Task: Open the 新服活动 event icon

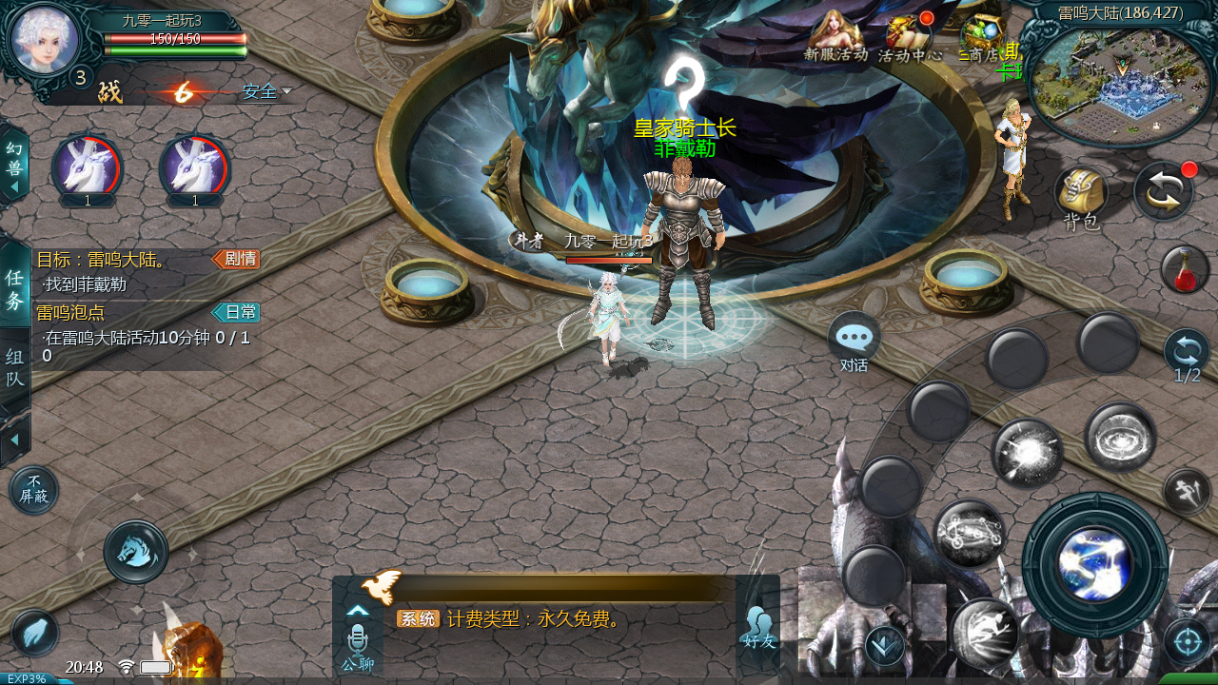Action: (x=836, y=35)
